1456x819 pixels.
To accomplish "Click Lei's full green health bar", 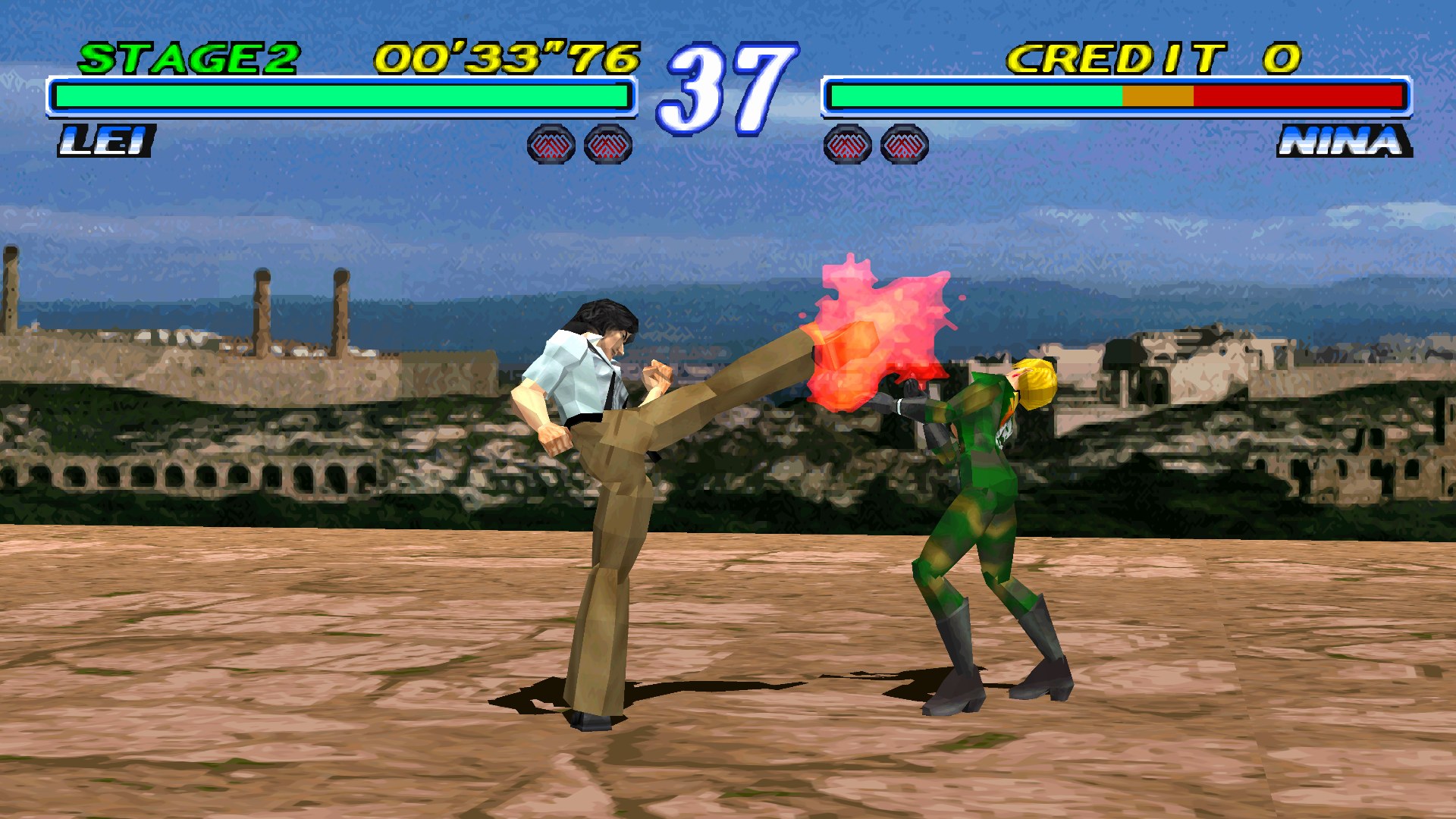I will point(341,96).
